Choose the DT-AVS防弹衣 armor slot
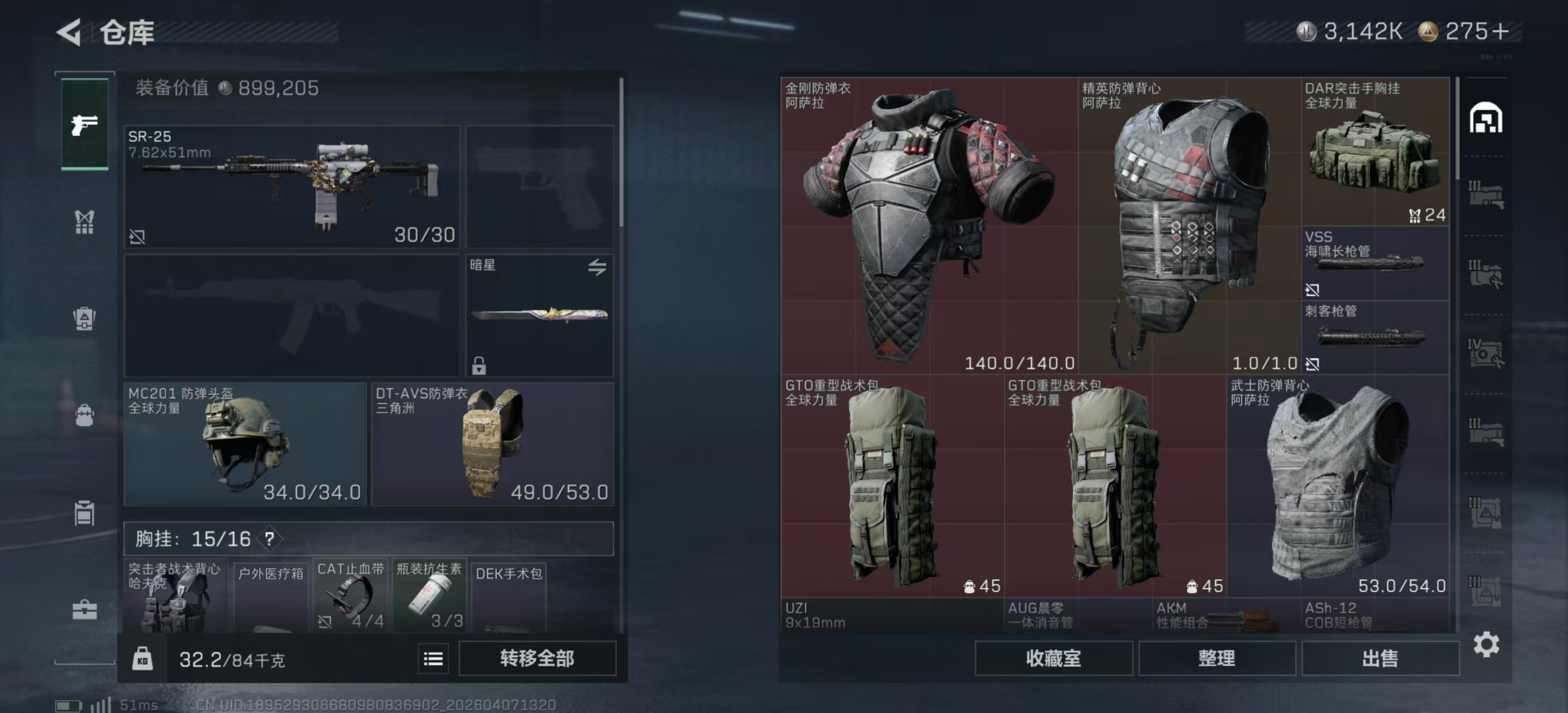 click(x=492, y=444)
